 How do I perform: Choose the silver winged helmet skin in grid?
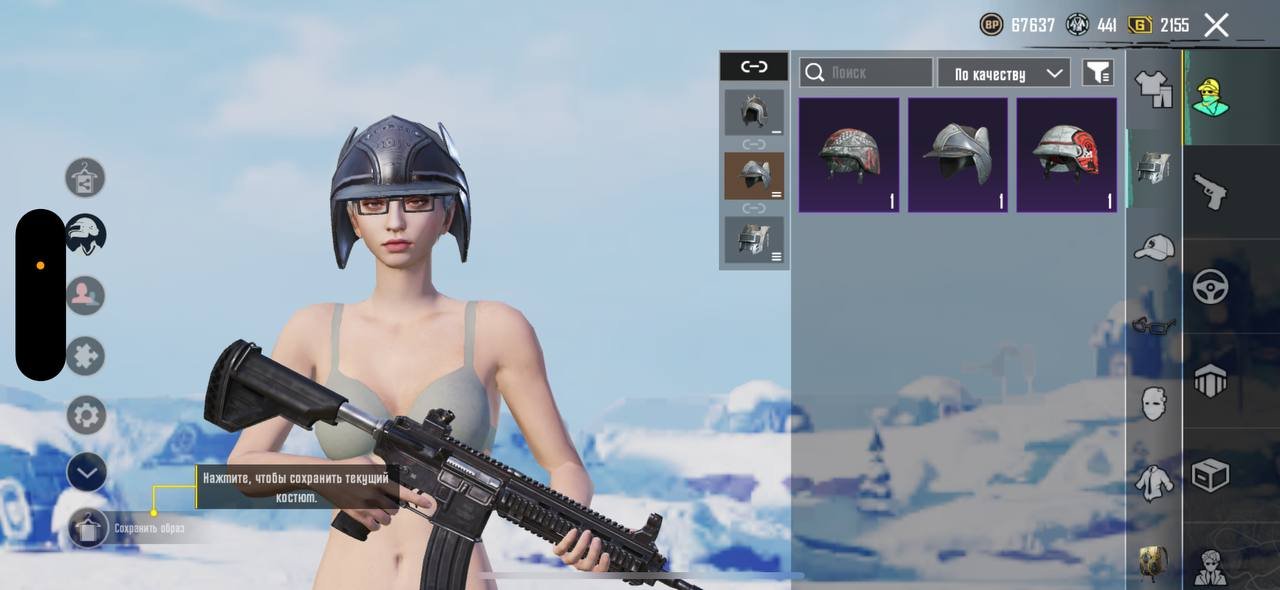[958, 155]
